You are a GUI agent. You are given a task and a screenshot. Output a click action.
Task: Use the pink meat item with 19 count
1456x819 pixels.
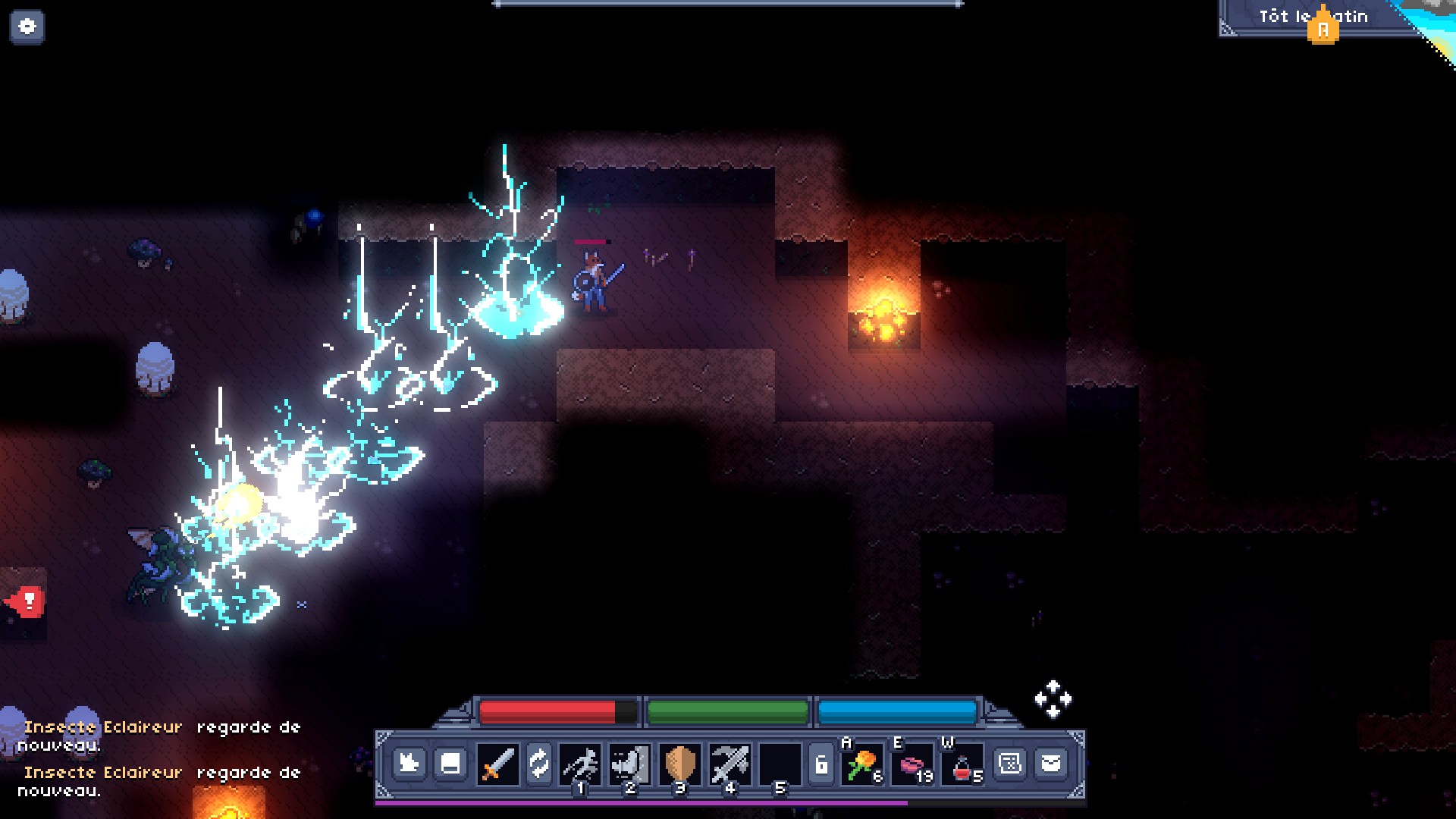point(912,764)
